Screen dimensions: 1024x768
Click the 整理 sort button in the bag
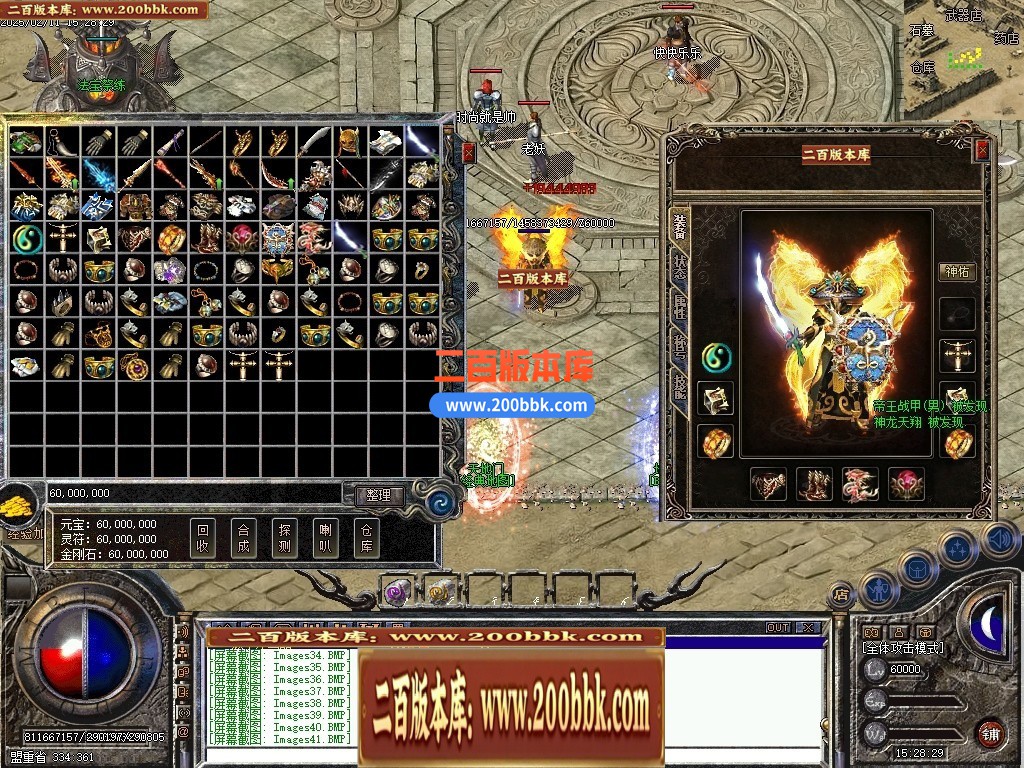click(379, 495)
